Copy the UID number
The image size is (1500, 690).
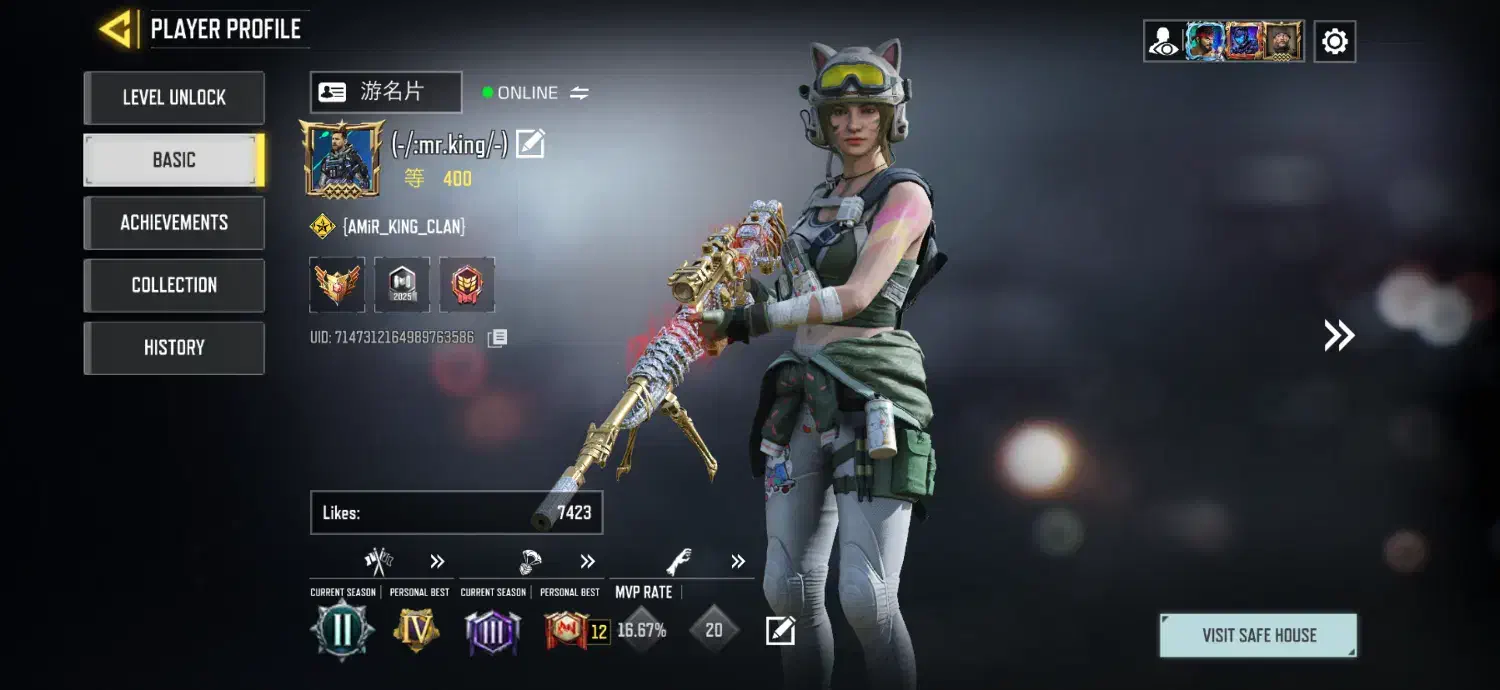click(x=497, y=338)
